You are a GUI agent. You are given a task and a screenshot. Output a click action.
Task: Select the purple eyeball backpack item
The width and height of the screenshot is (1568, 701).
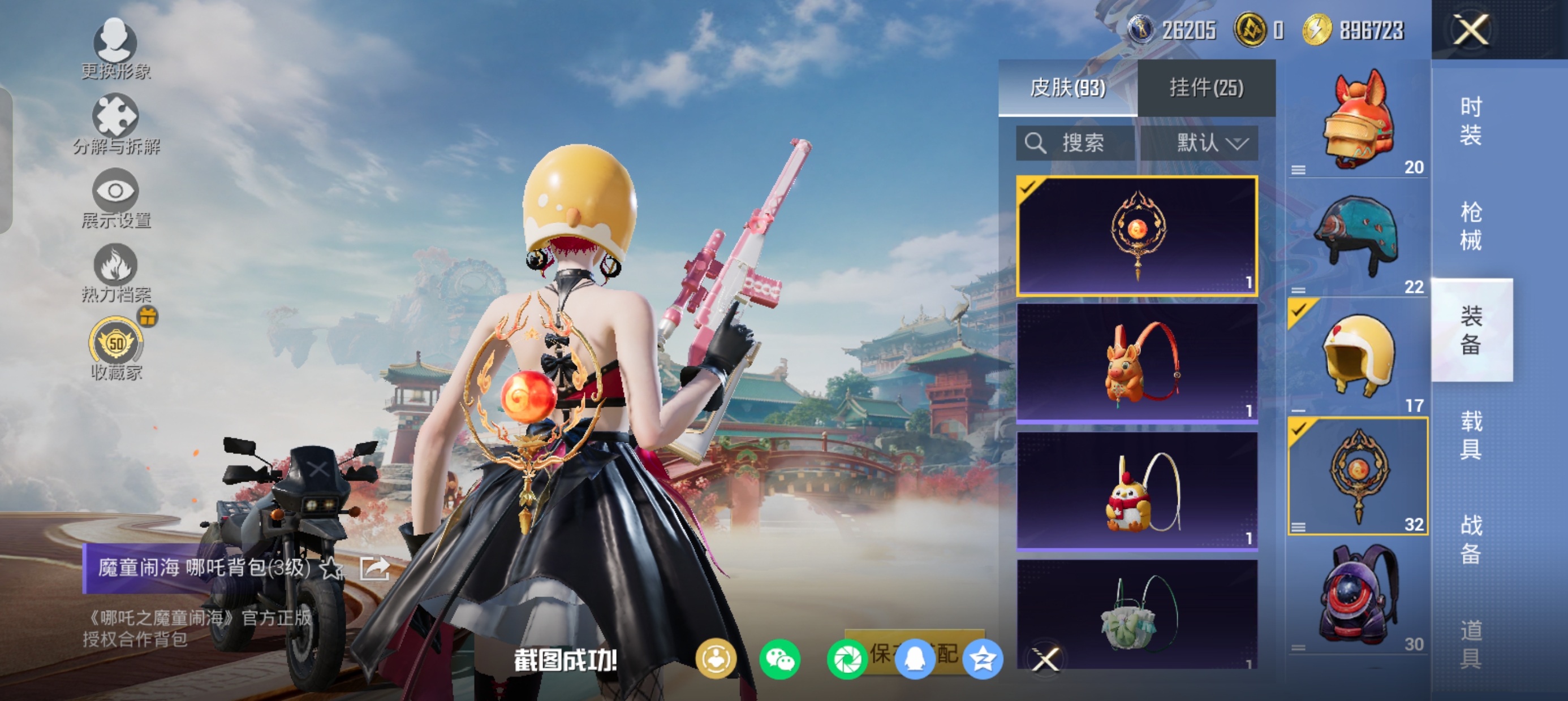[1358, 596]
